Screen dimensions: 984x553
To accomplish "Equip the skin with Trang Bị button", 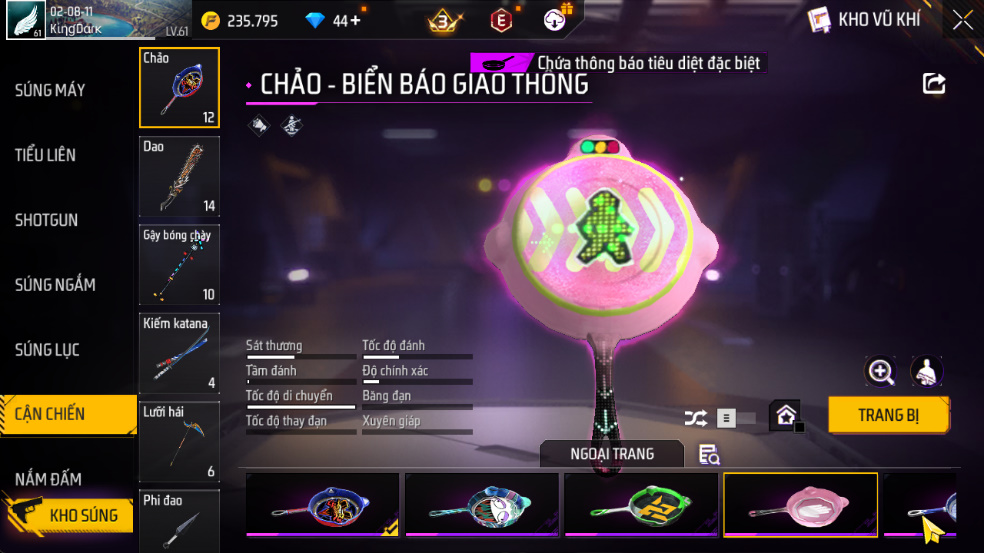I will pos(888,415).
